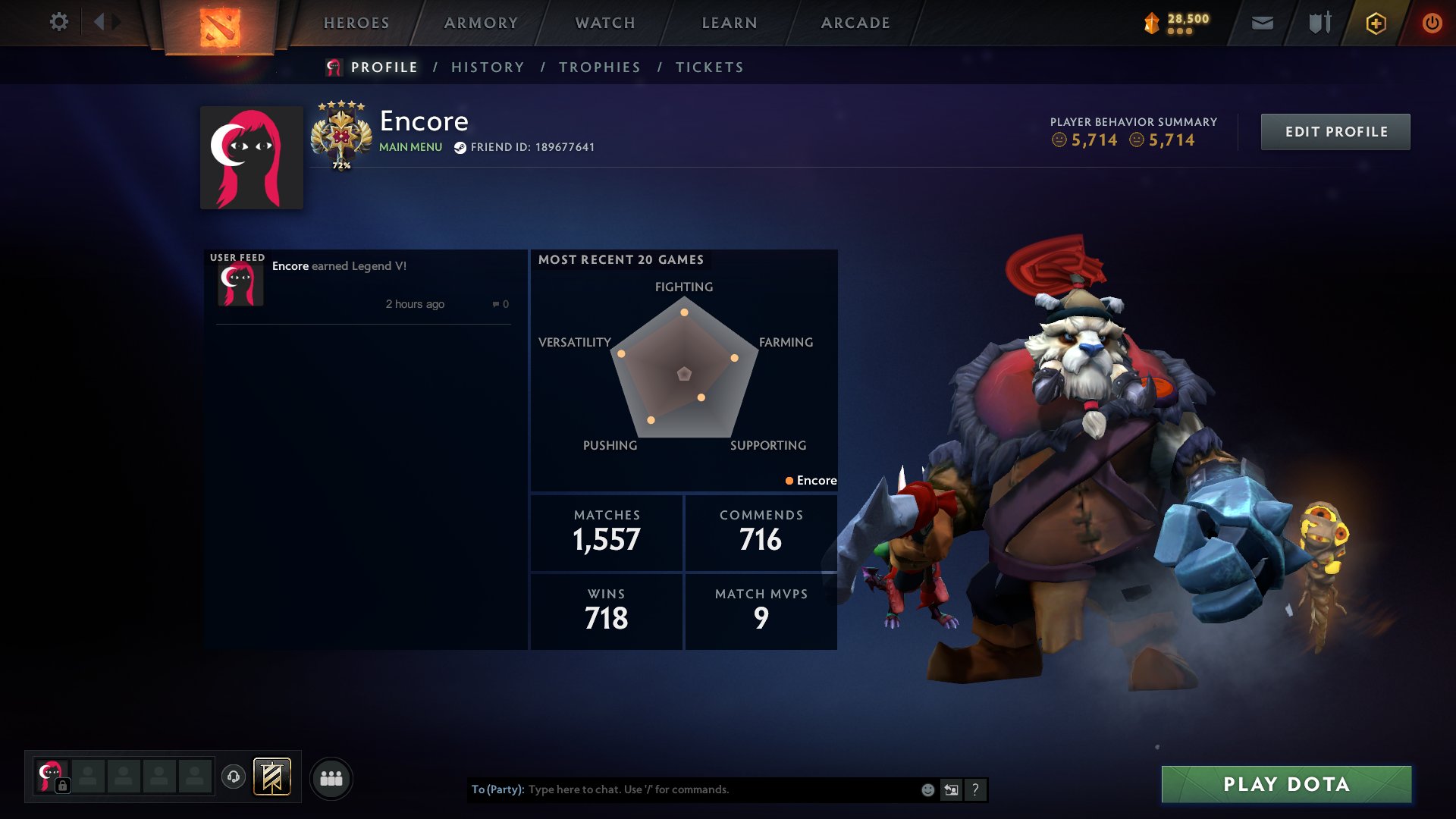Open the mail envelope icon
The height and width of the screenshot is (819, 1456).
[1262, 24]
